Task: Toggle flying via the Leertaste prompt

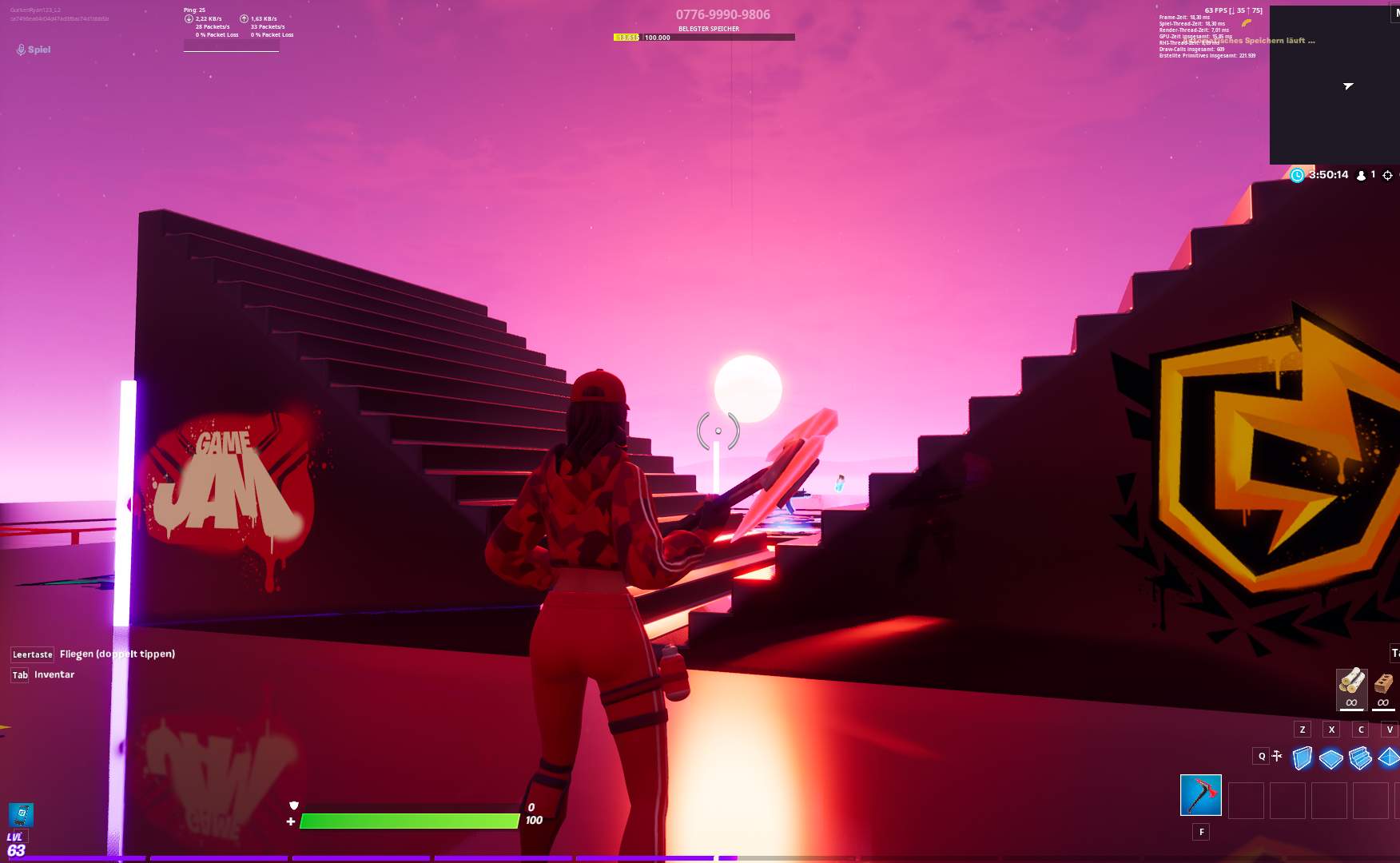Action: point(31,654)
